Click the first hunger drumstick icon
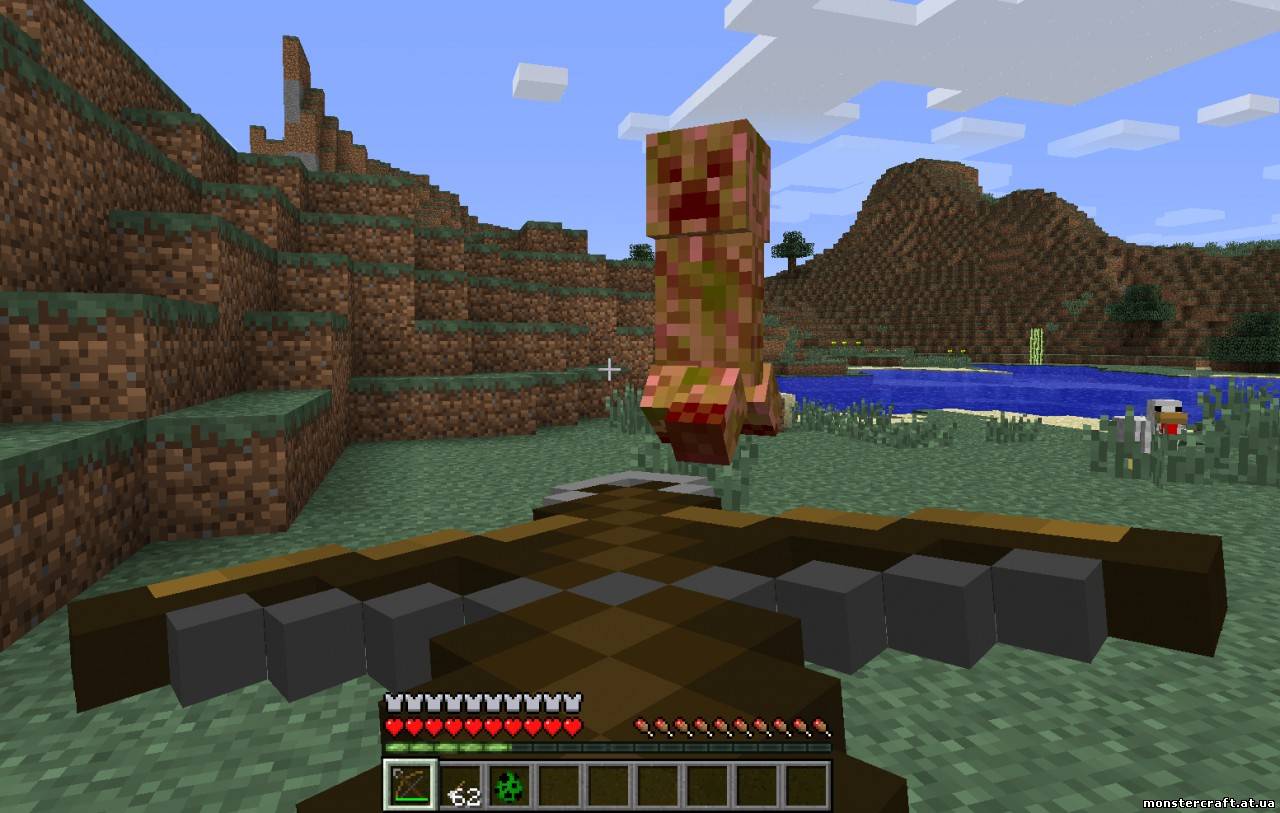 click(641, 726)
